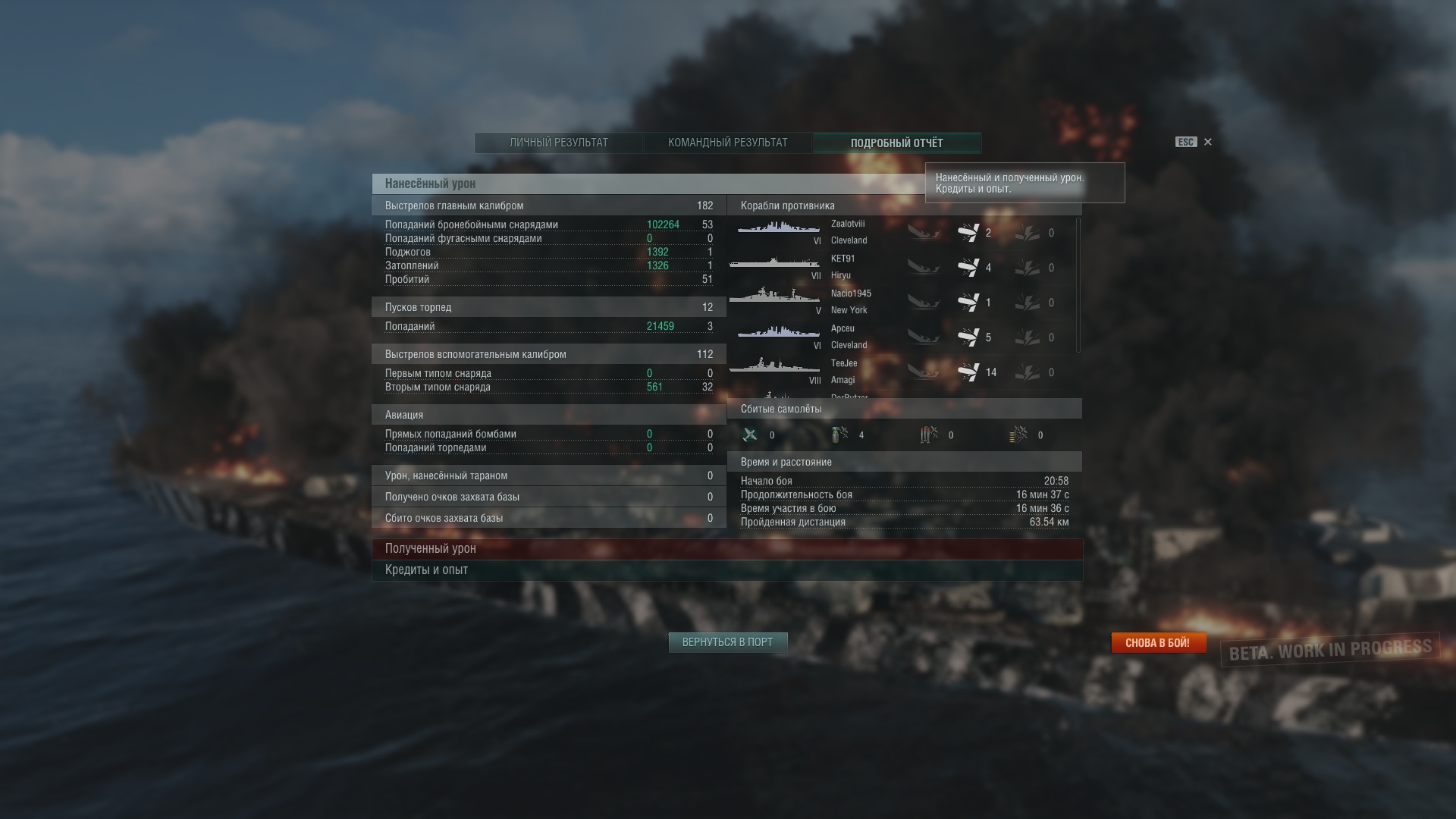Switch to the Личный результат tab
1456x819 pixels.
pyautogui.click(x=559, y=143)
